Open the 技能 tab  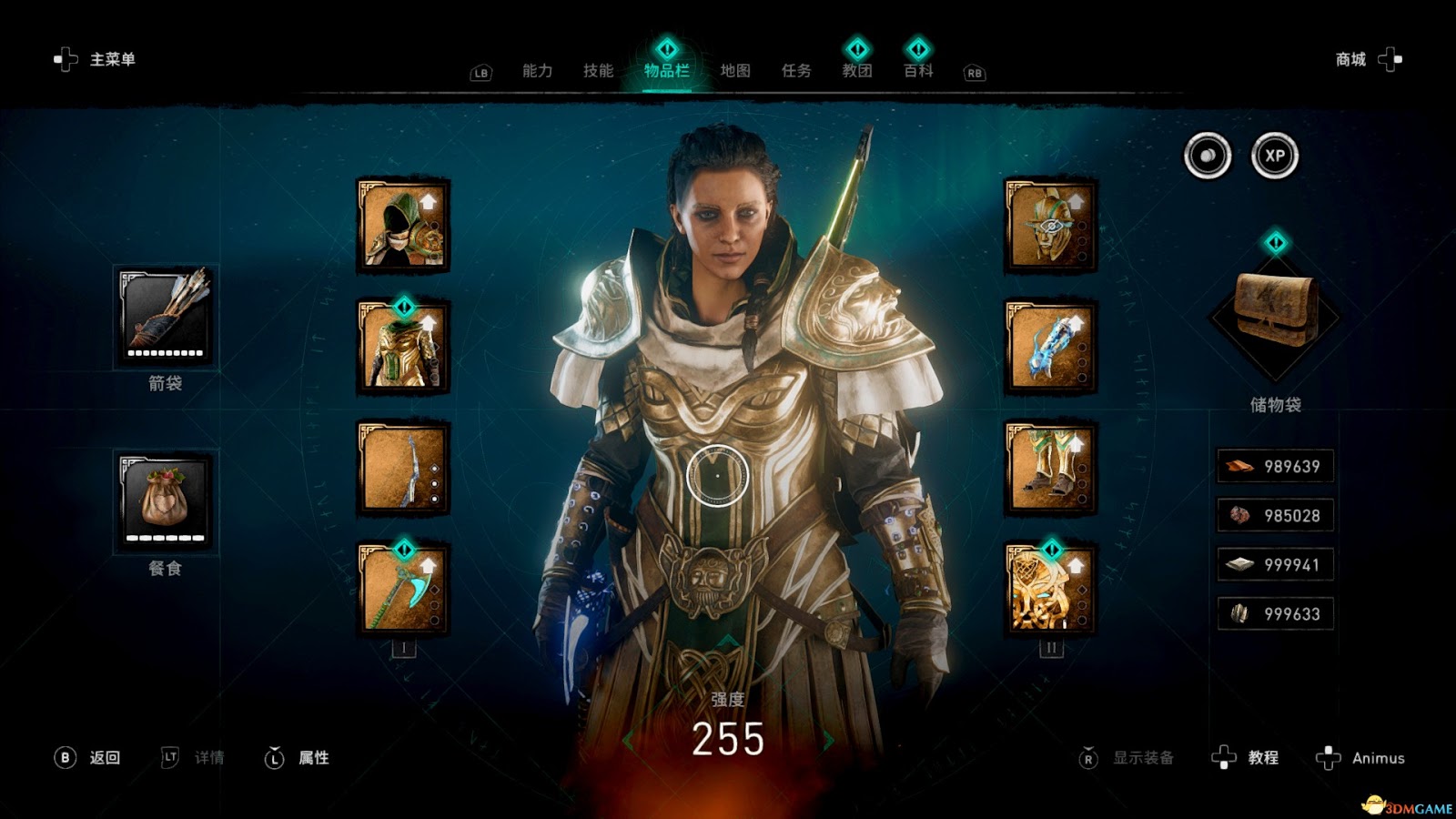(598, 71)
